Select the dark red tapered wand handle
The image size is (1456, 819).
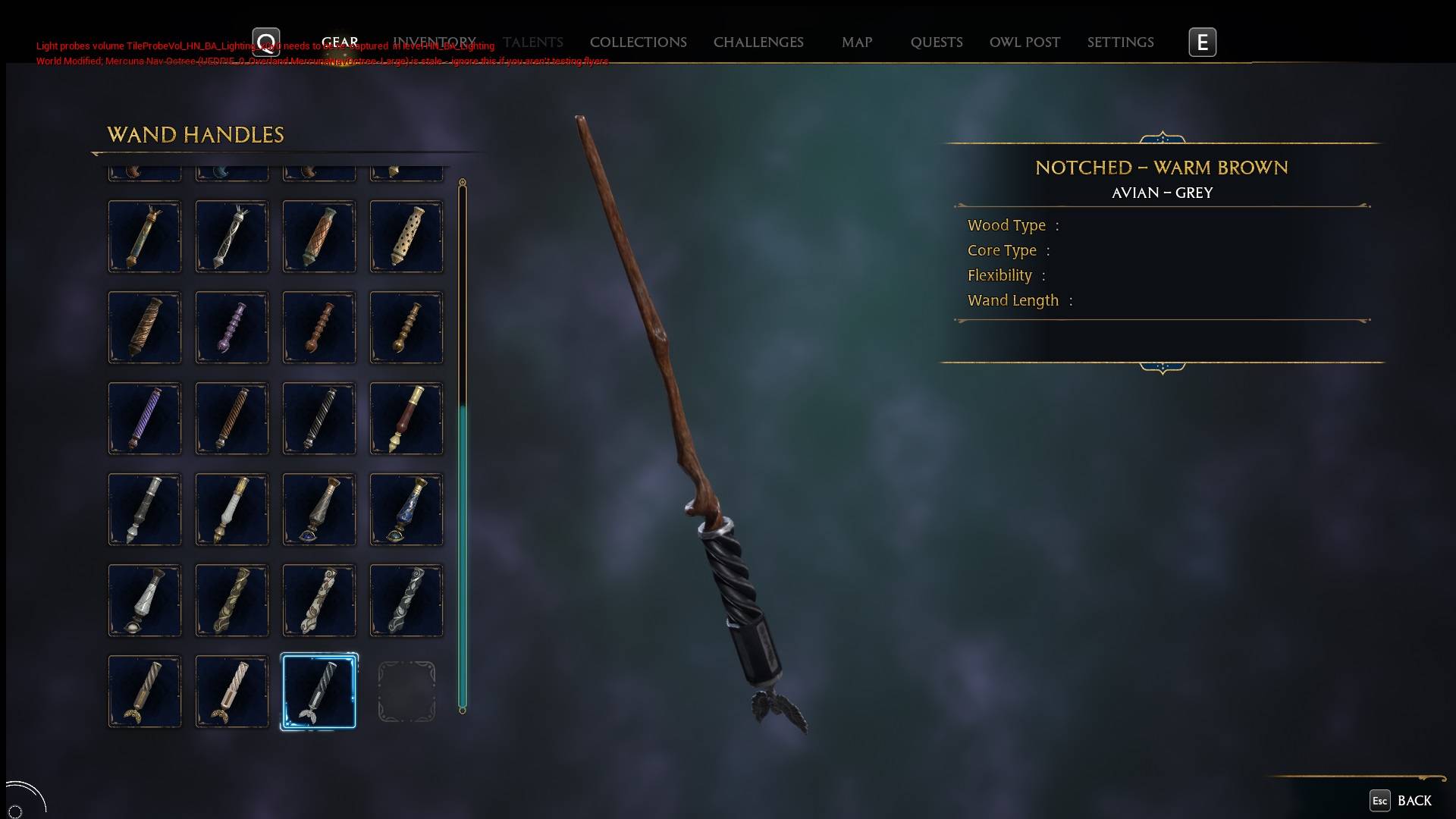point(406,419)
